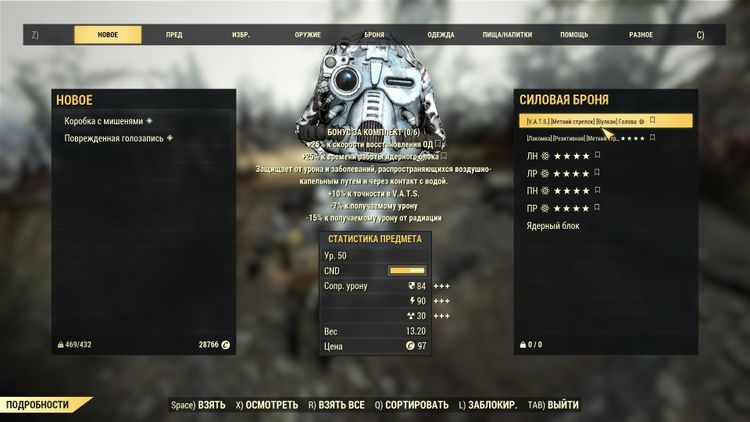Show the ОРУЖИЕ weapons tab
The width and height of the screenshot is (750, 422).
(x=307, y=35)
